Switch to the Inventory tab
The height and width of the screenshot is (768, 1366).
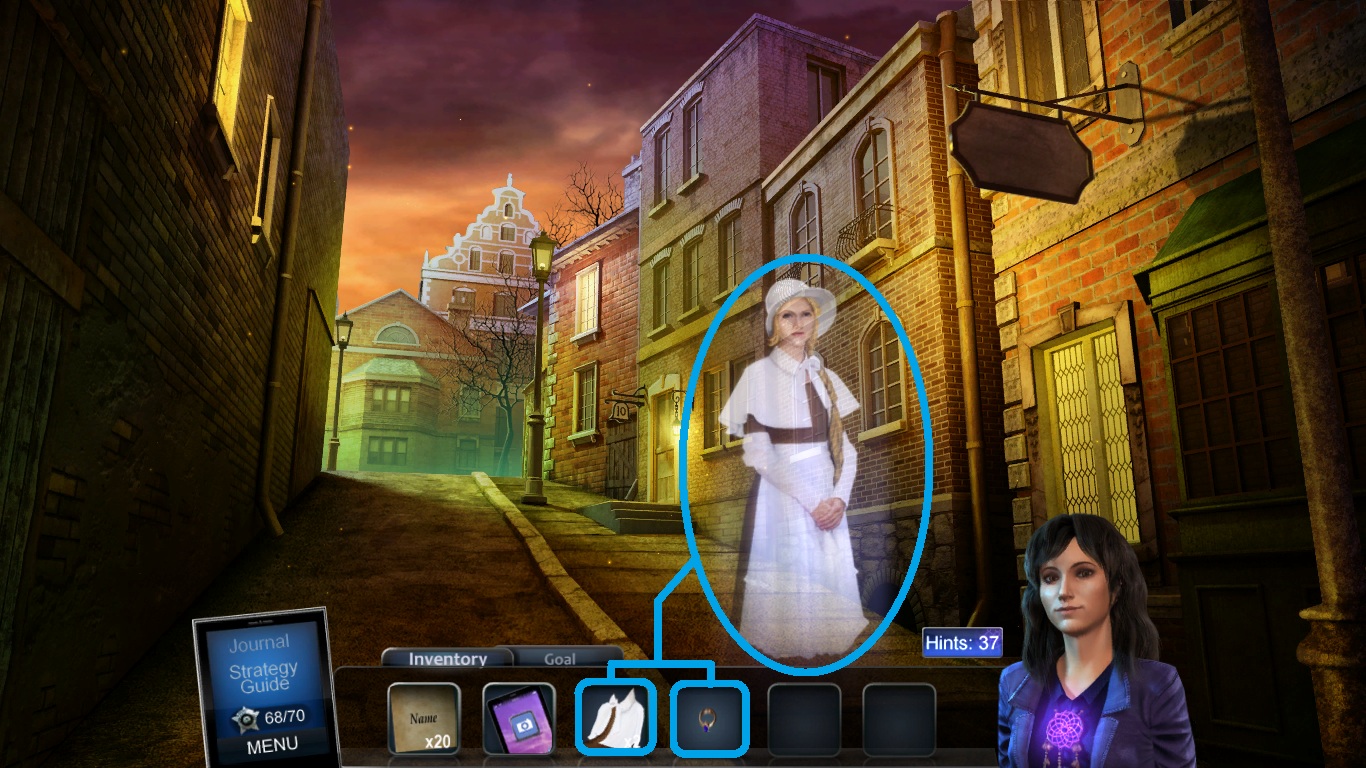pos(445,659)
